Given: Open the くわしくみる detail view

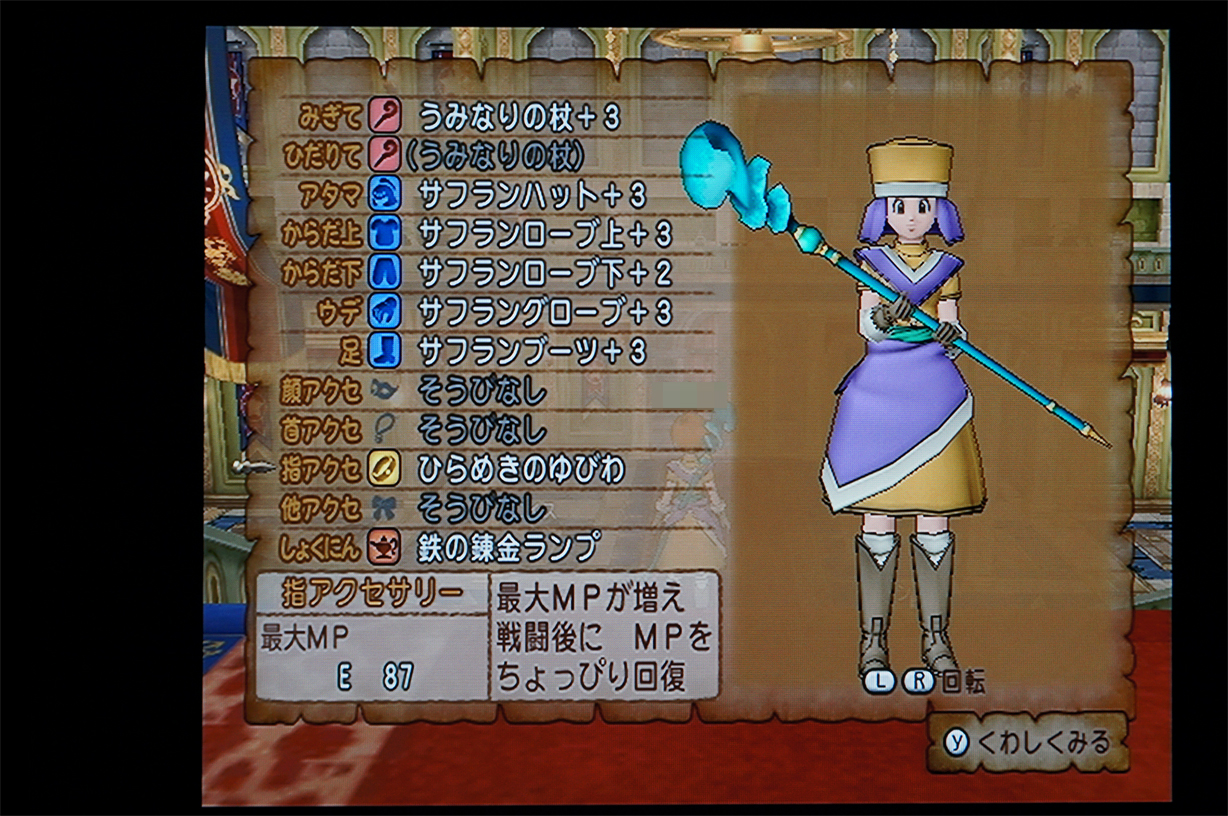Looking at the screenshot, I should coord(1028,742).
